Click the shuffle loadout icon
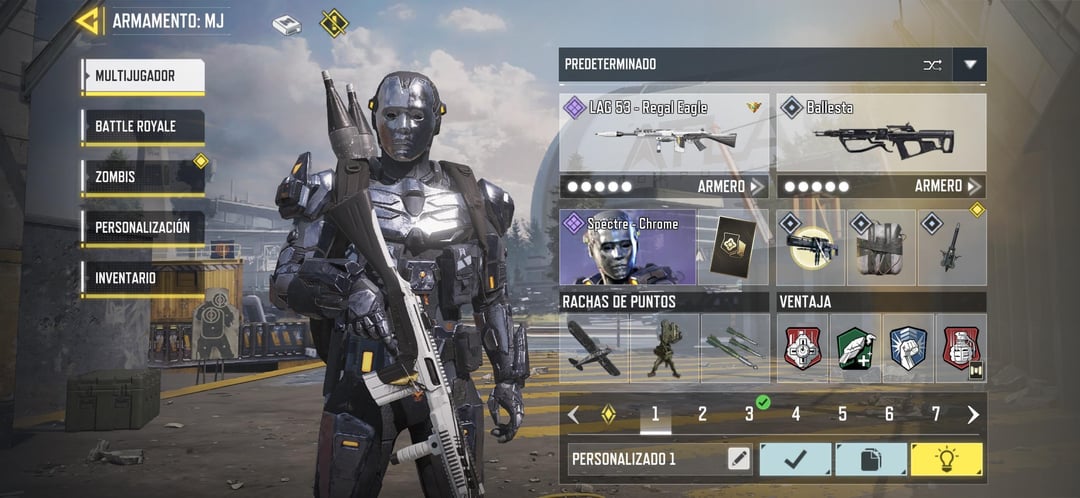Viewport: 1080px width, 498px height. [x=932, y=65]
